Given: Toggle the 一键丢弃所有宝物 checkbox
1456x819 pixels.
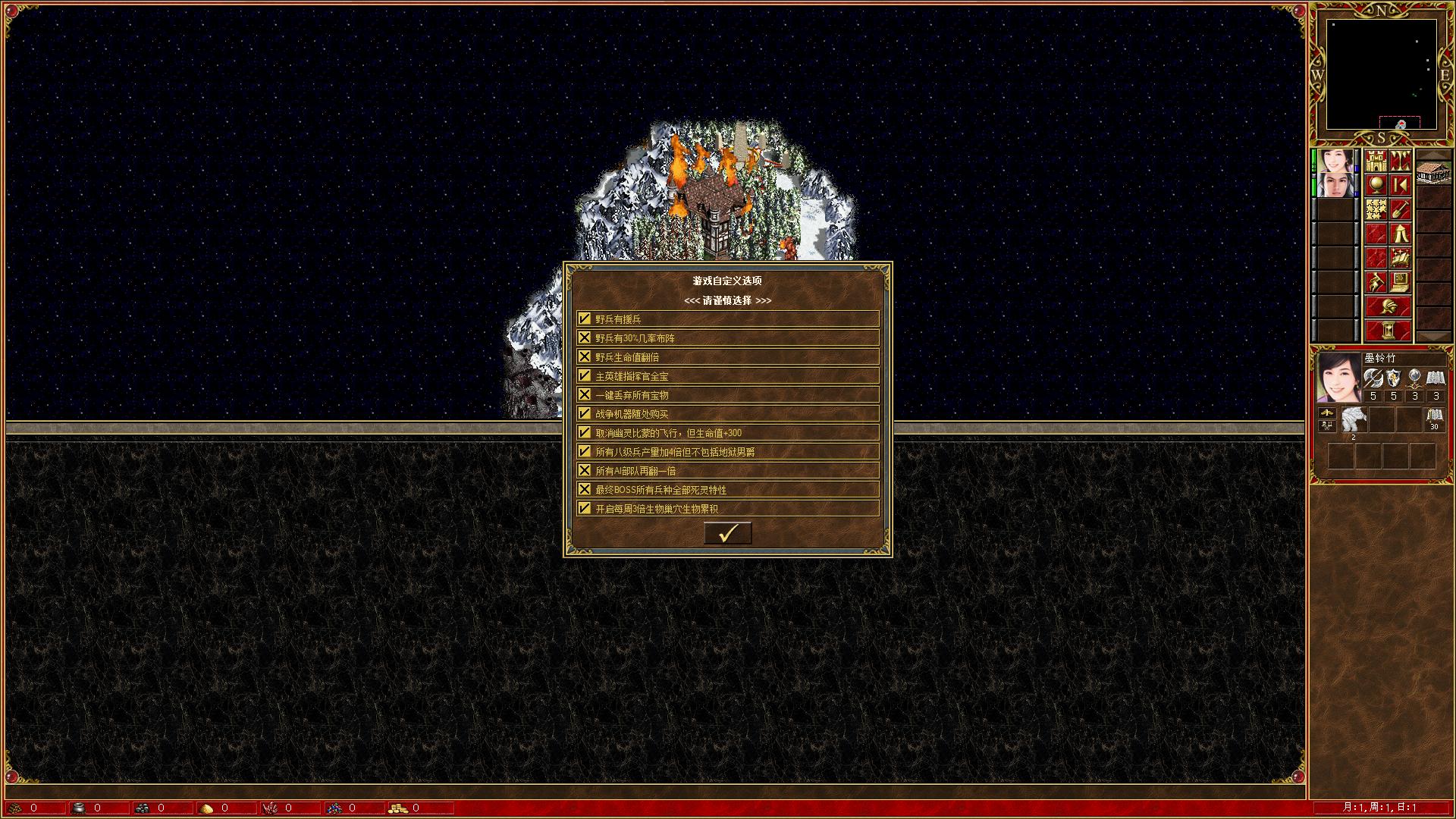Looking at the screenshot, I should coord(584,394).
